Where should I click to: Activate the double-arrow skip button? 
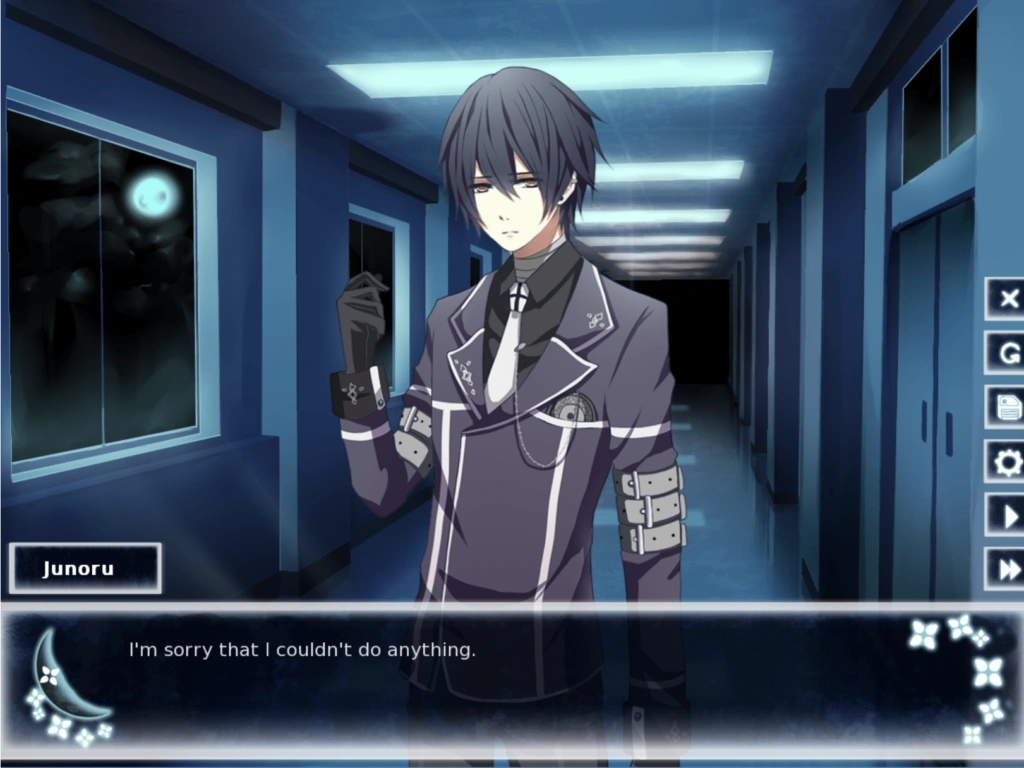[x=1008, y=569]
